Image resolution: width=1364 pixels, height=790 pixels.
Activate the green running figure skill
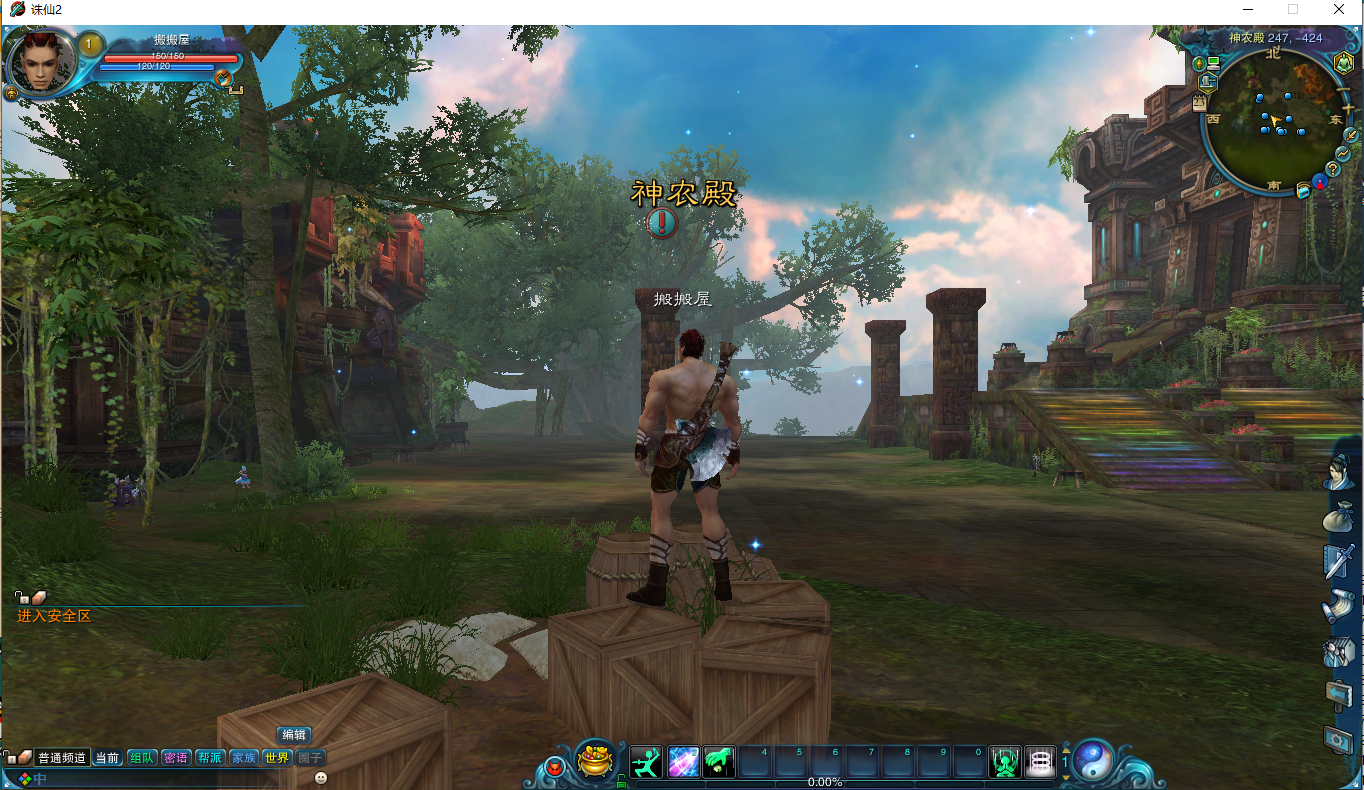pyautogui.click(x=646, y=762)
